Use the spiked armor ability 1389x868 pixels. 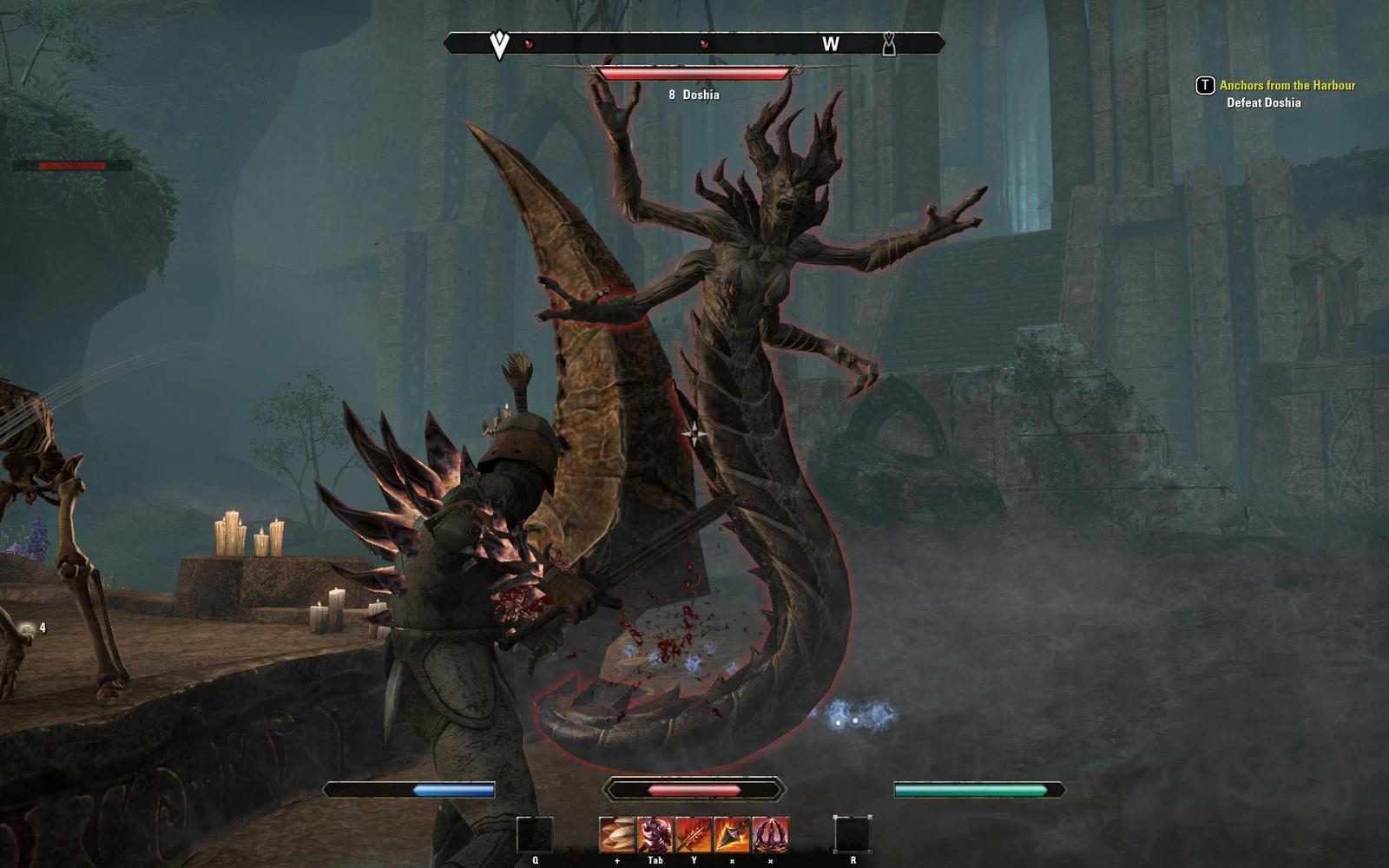[x=655, y=834]
